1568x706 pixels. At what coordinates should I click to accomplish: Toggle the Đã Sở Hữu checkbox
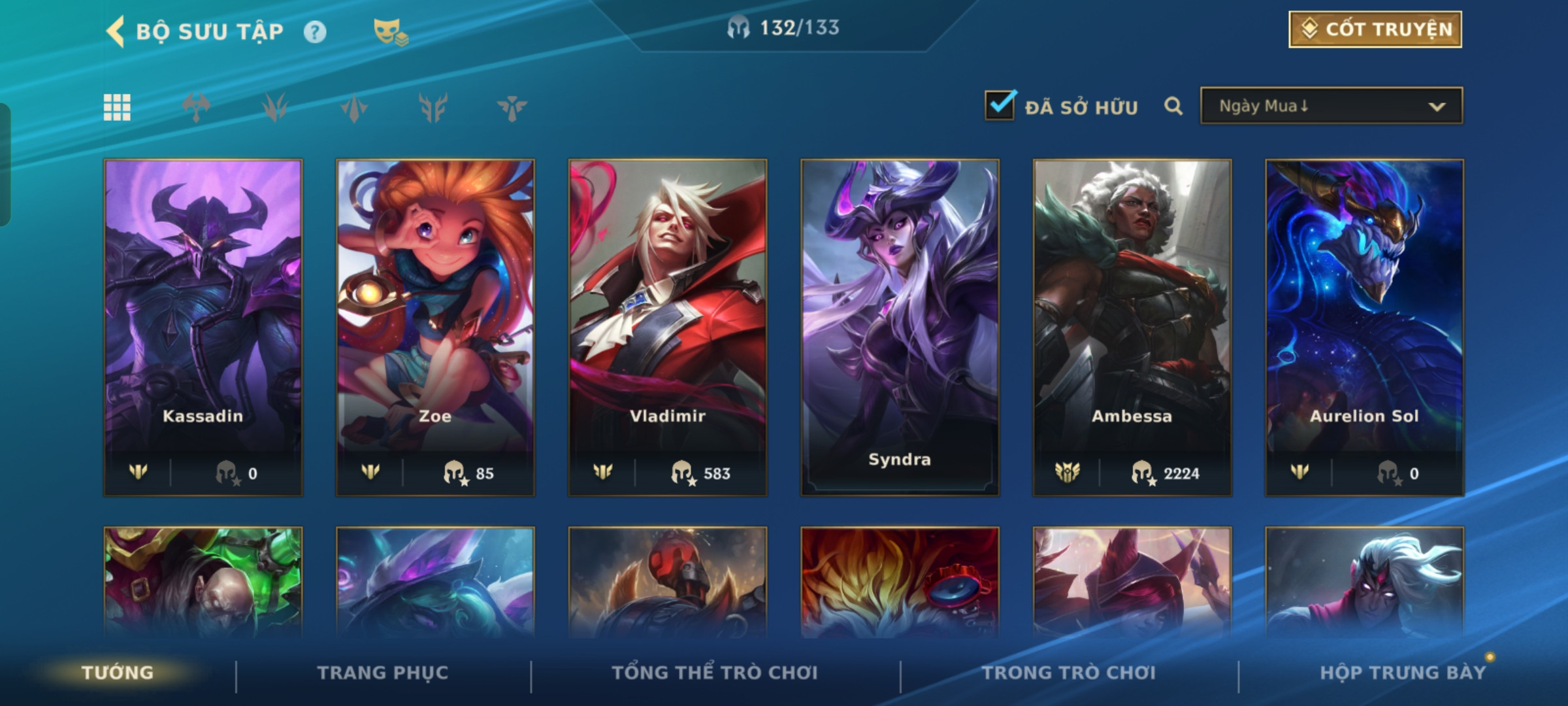(1000, 106)
